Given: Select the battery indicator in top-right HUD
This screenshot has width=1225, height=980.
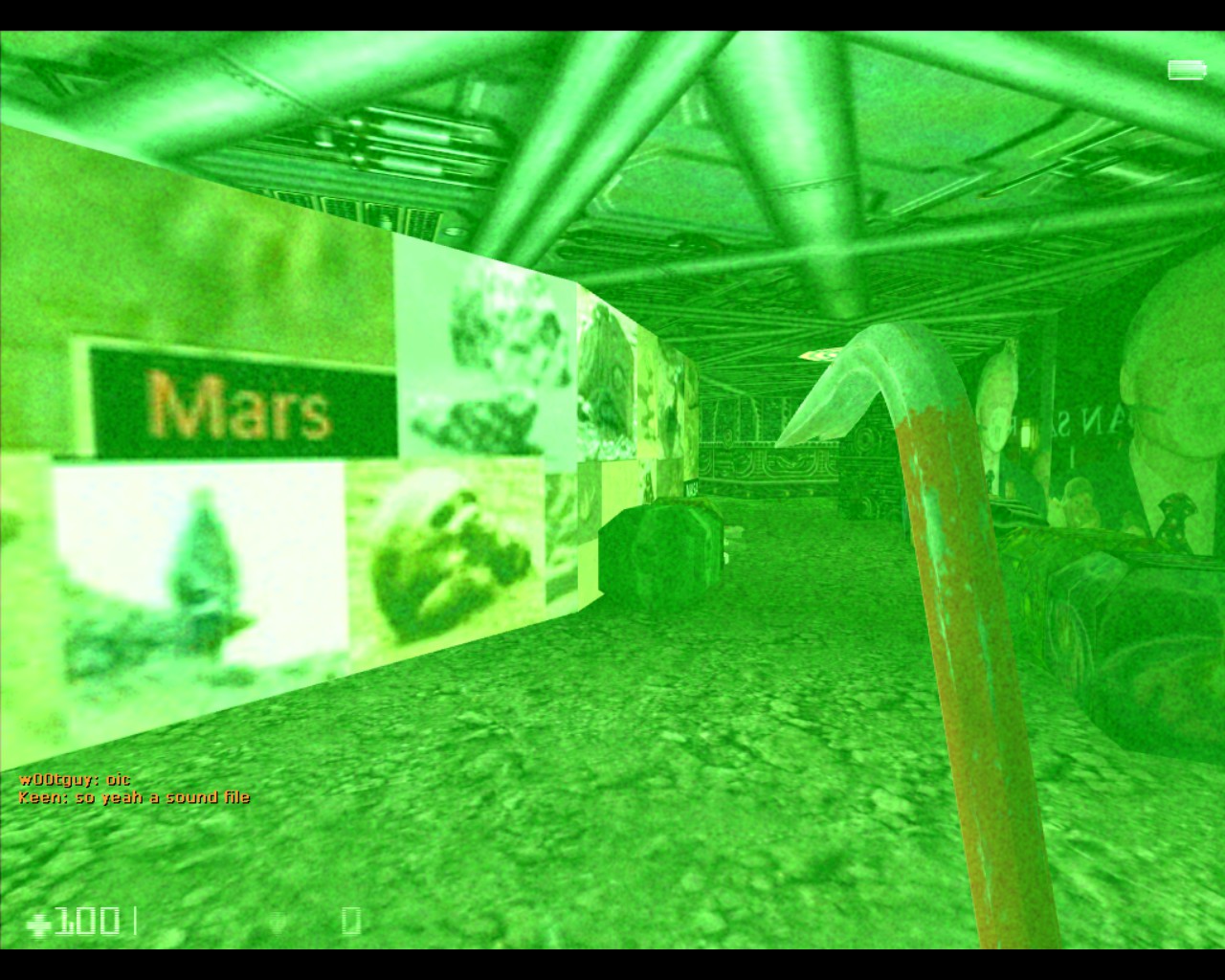Looking at the screenshot, I should [1187, 70].
